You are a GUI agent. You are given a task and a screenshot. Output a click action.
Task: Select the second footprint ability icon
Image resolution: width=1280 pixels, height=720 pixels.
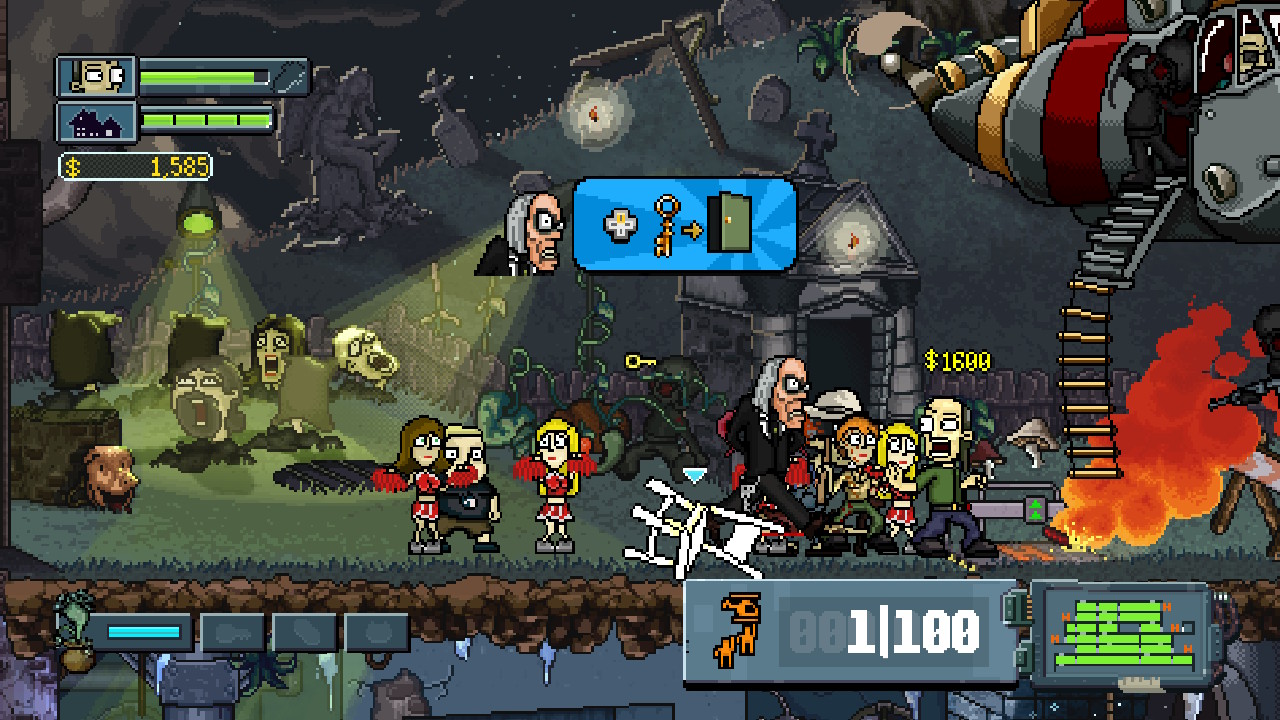click(303, 631)
